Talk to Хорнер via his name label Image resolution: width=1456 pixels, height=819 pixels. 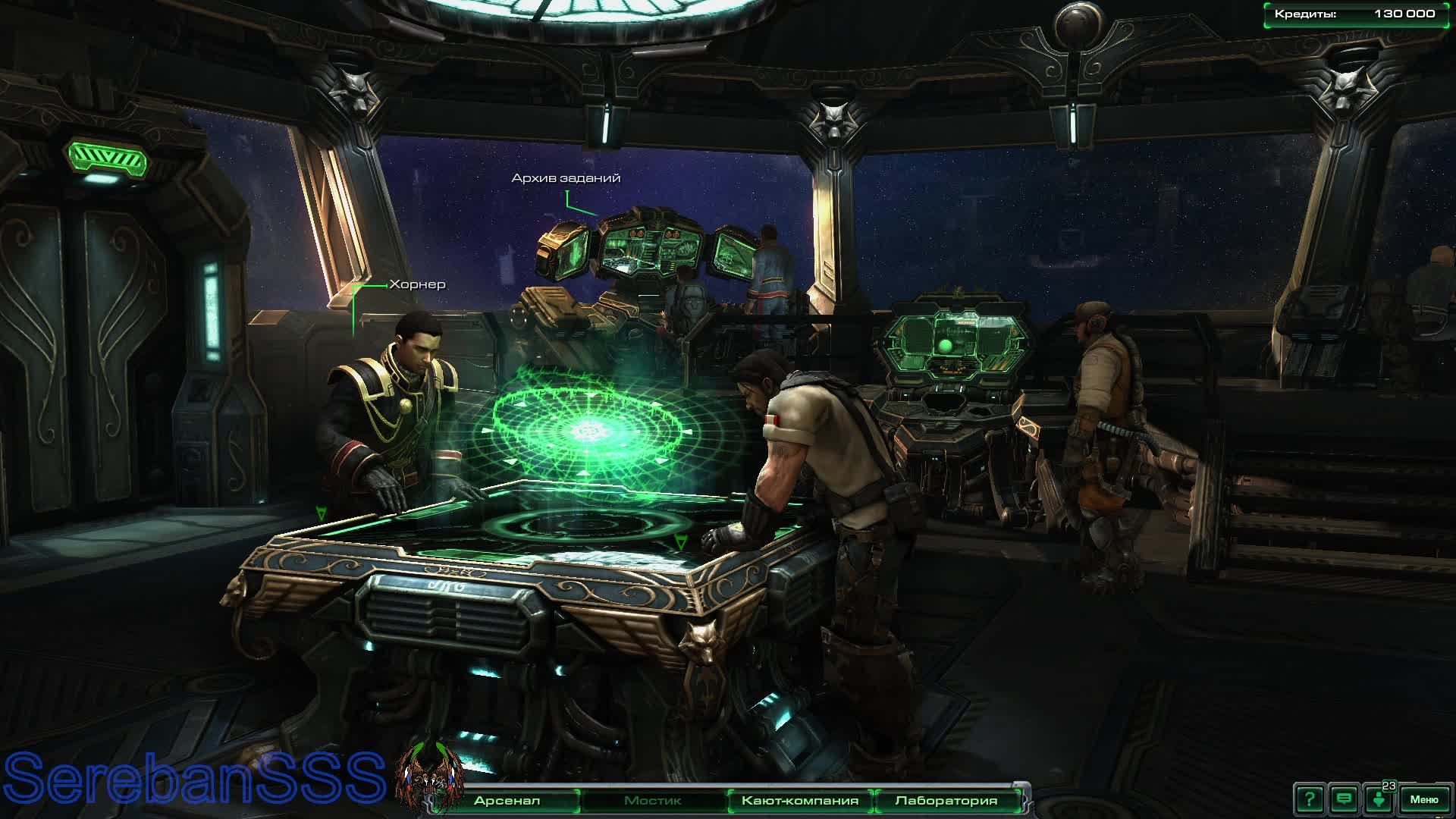click(x=417, y=285)
